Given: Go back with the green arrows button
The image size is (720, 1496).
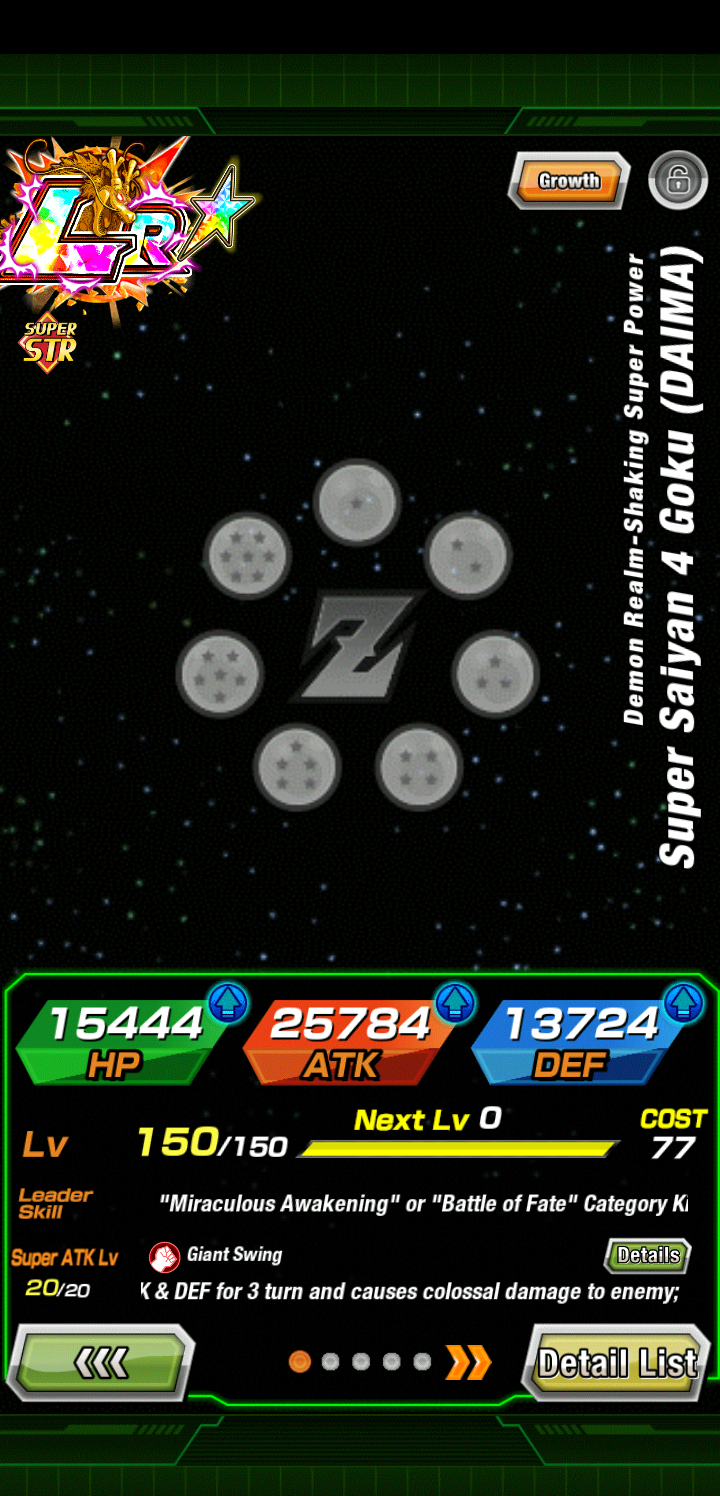Looking at the screenshot, I should [101, 1362].
